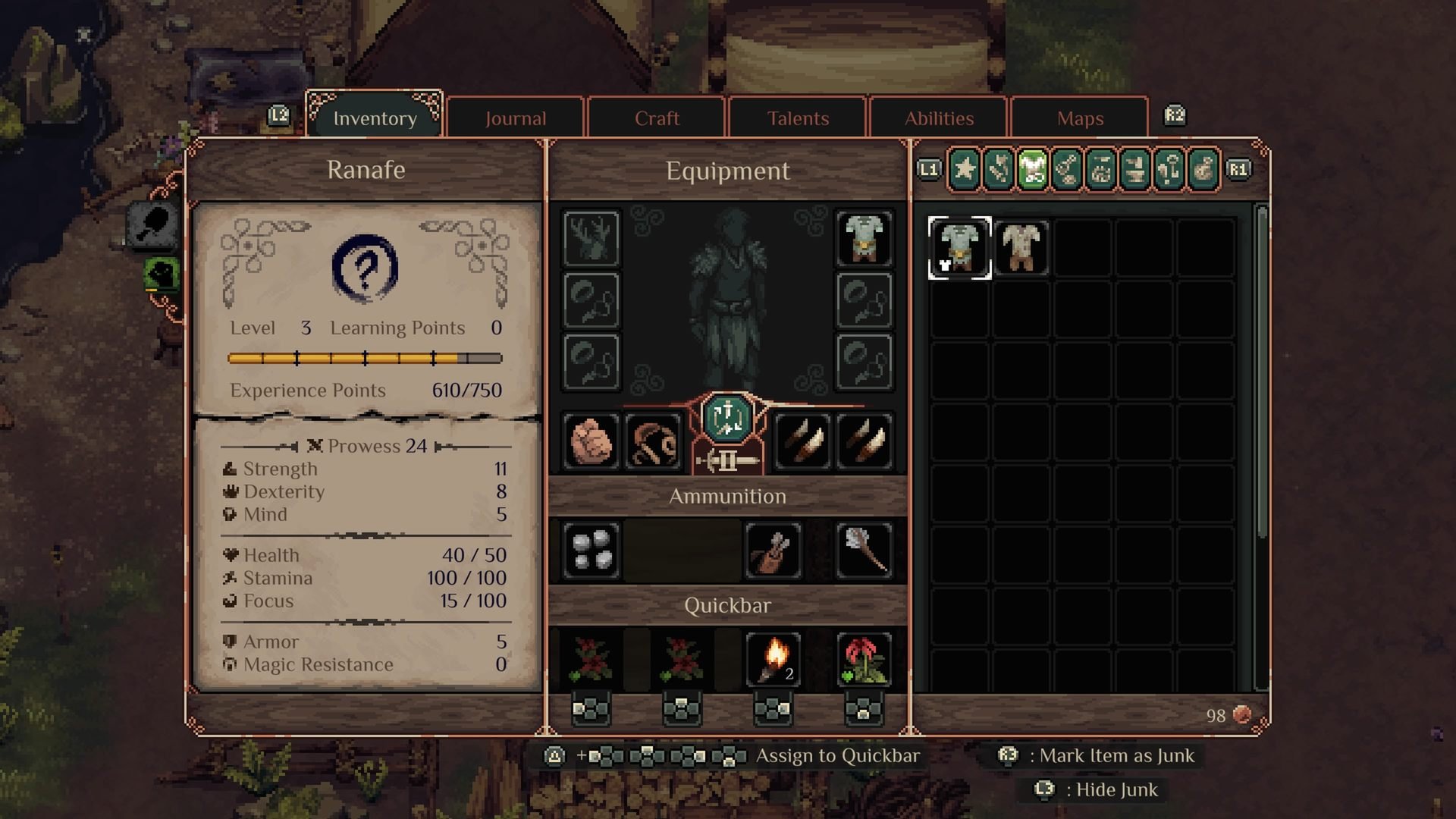Pick the tan cloth tunic item
Image resolution: width=1456 pixels, height=819 pixels.
[1021, 248]
